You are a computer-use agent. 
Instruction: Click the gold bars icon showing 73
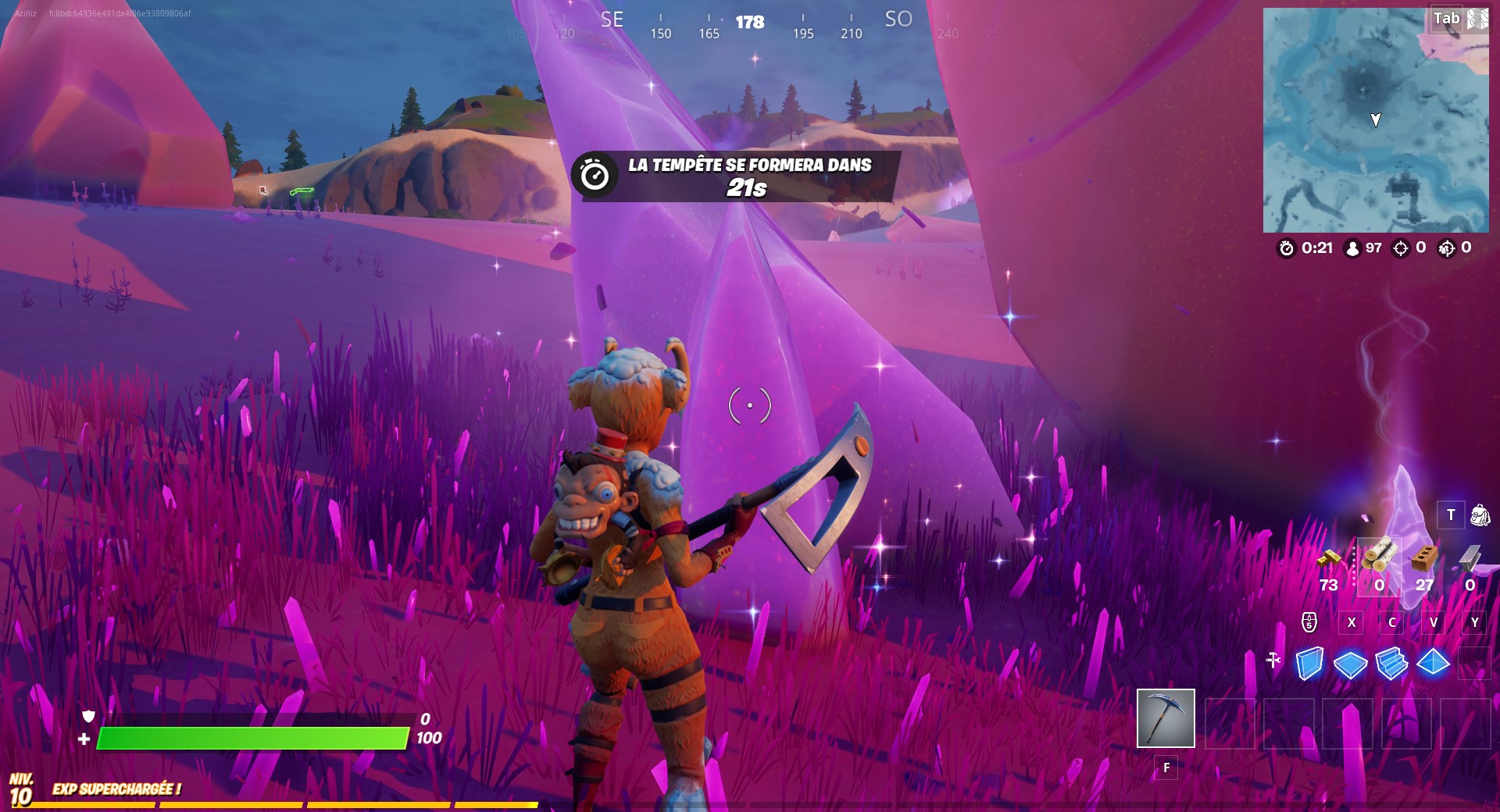tap(1329, 559)
